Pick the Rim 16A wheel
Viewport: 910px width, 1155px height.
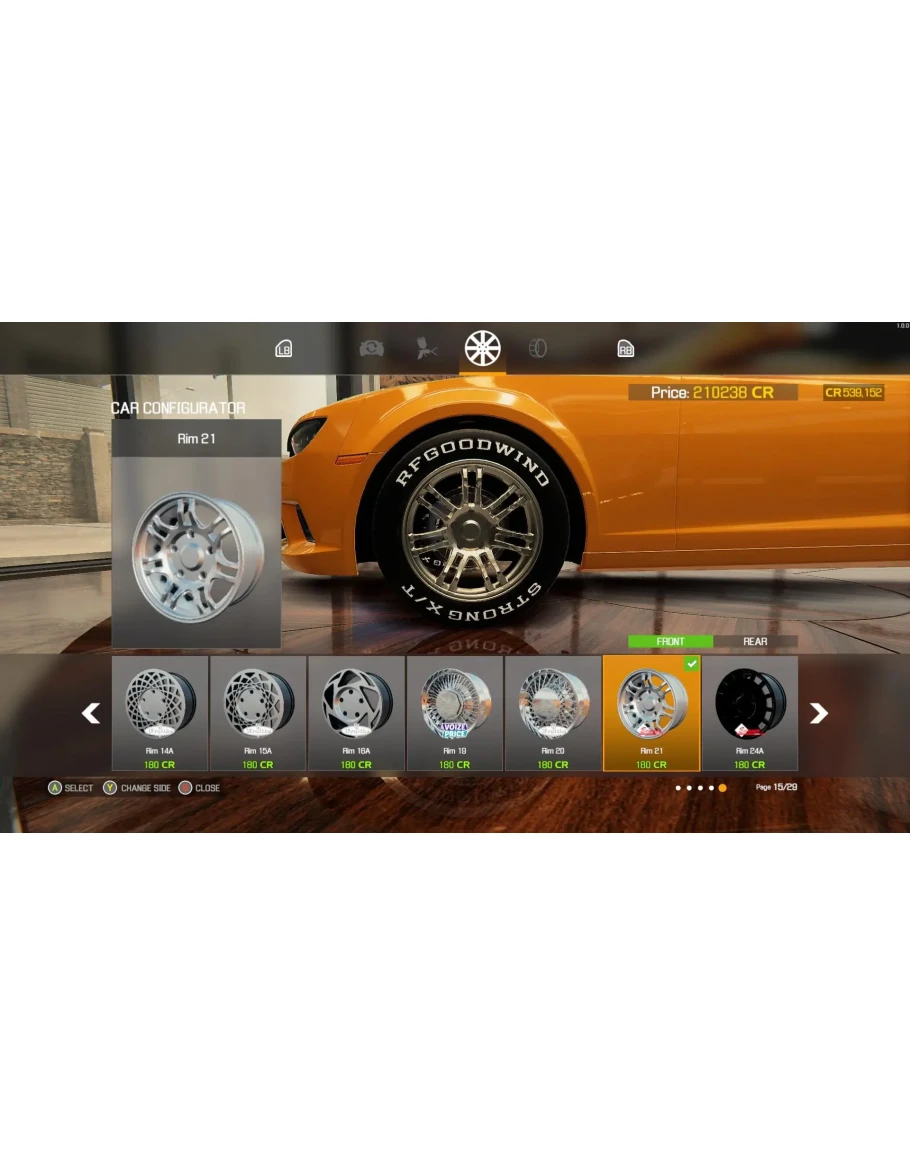tap(356, 712)
